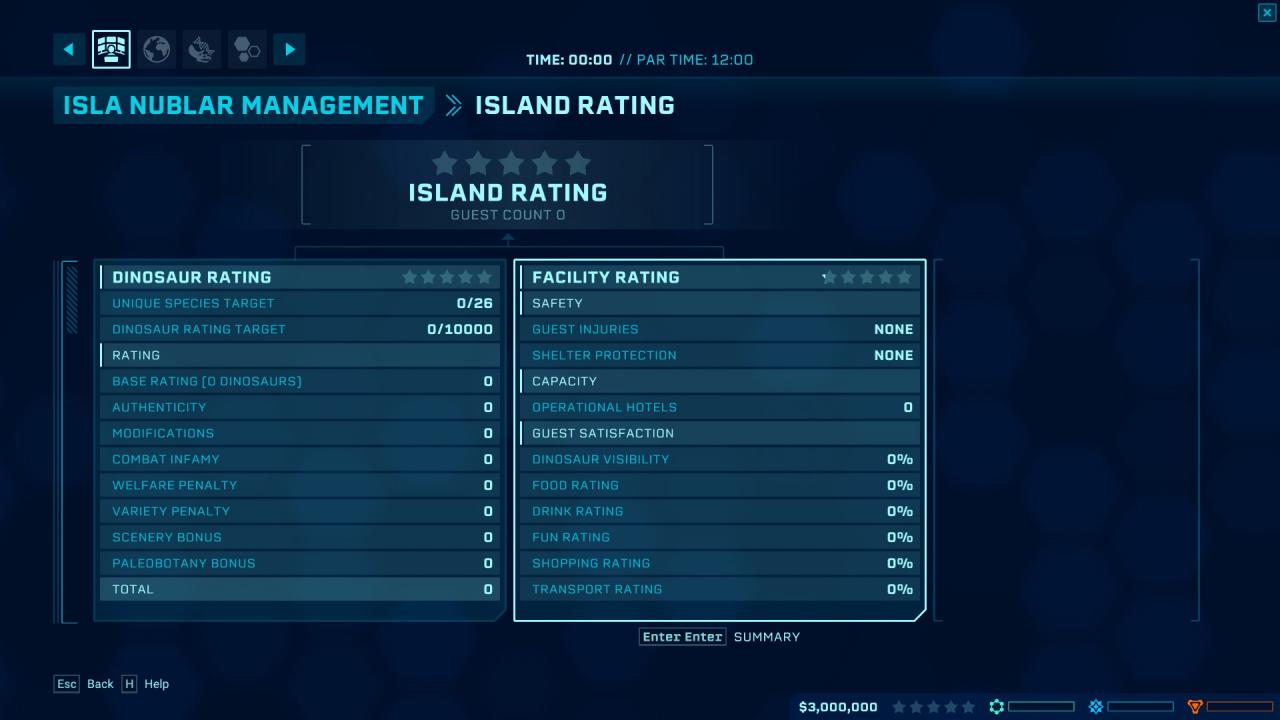Image resolution: width=1280 pixels, height=720 pixels.
Task: Go to the next management tab arrow
Action: (x=289, y=49)
